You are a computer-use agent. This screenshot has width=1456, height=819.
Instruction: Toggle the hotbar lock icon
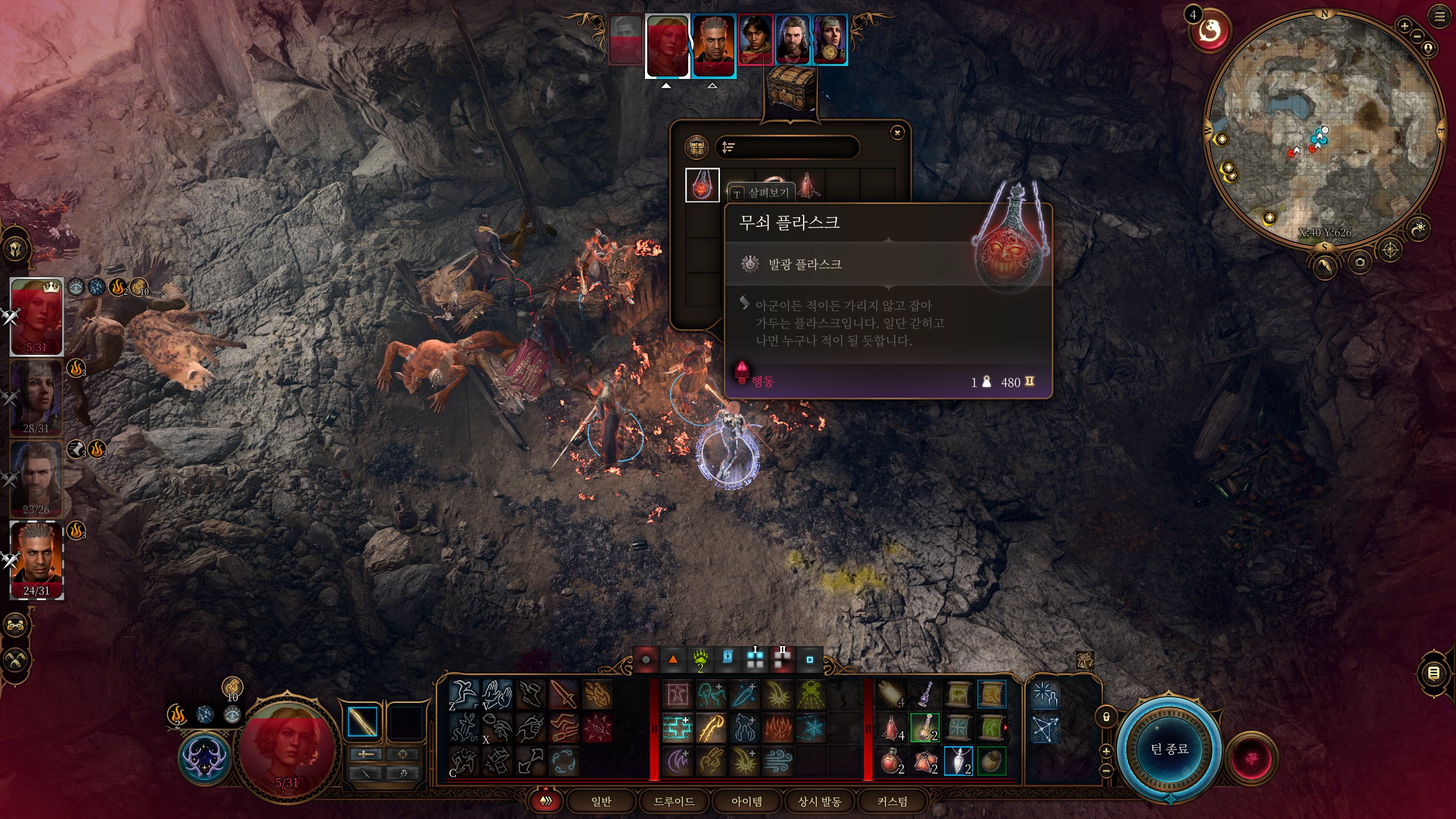pyautogui.click(x=1106, y=717)
